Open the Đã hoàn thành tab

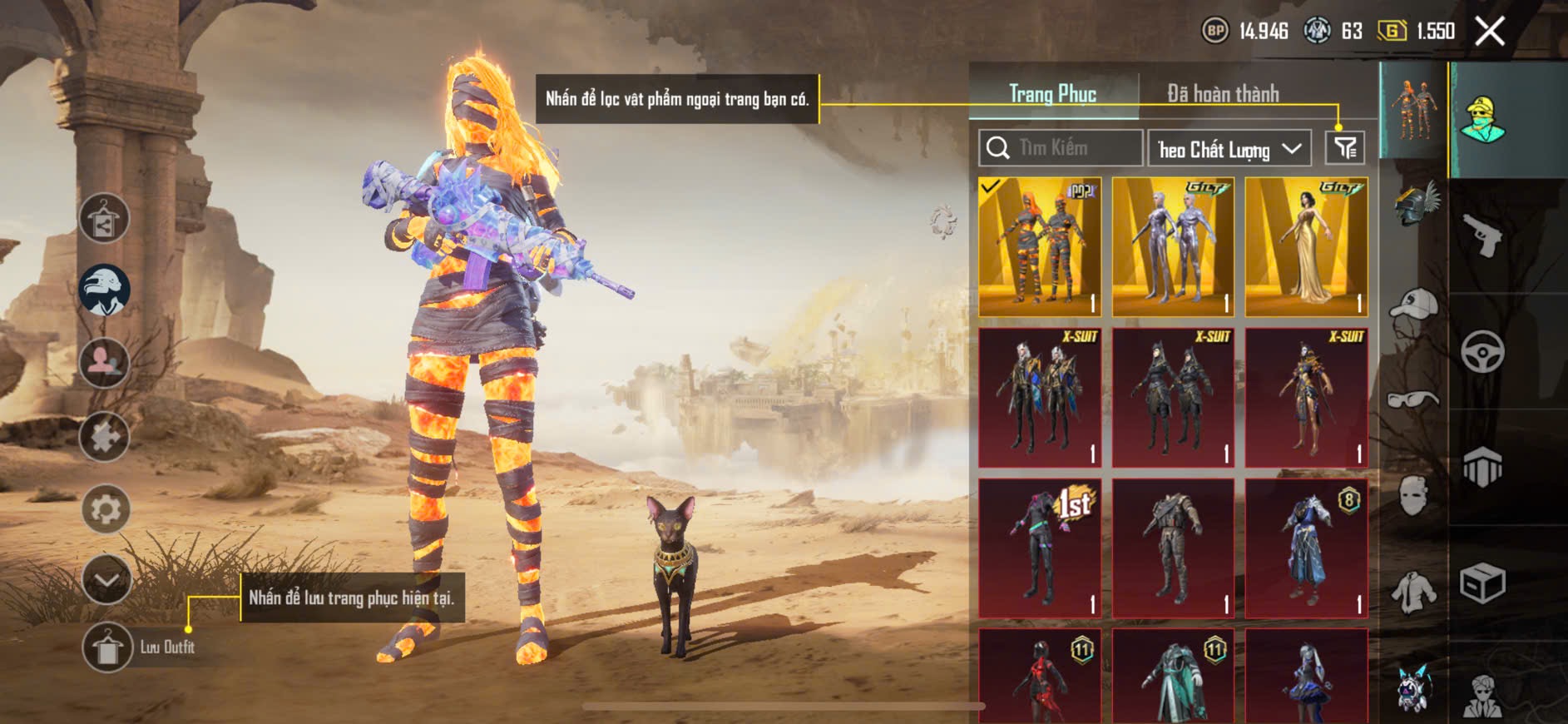point(1223,93)
